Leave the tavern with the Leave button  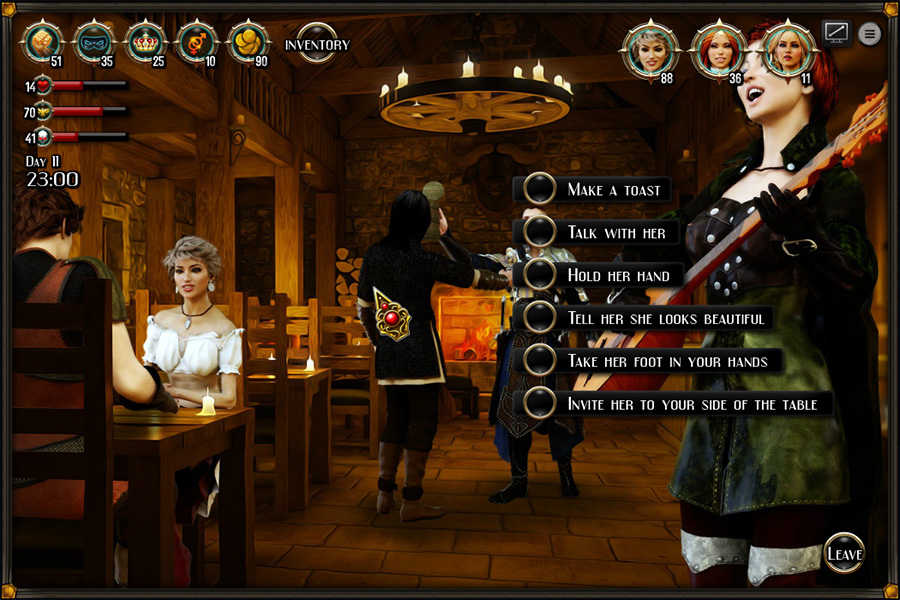click(x=844, y=553)
